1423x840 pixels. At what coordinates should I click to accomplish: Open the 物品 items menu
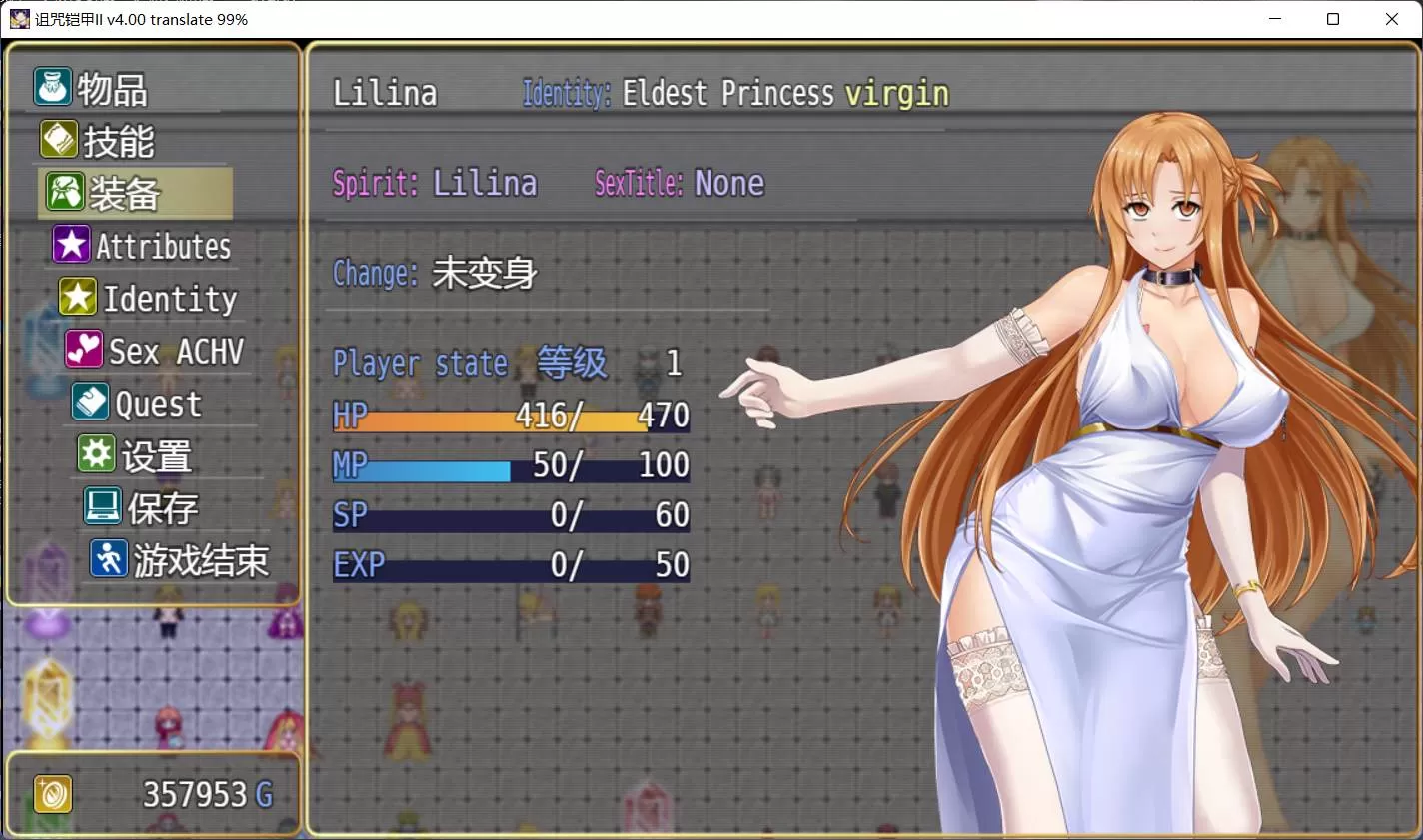(111, 89)
